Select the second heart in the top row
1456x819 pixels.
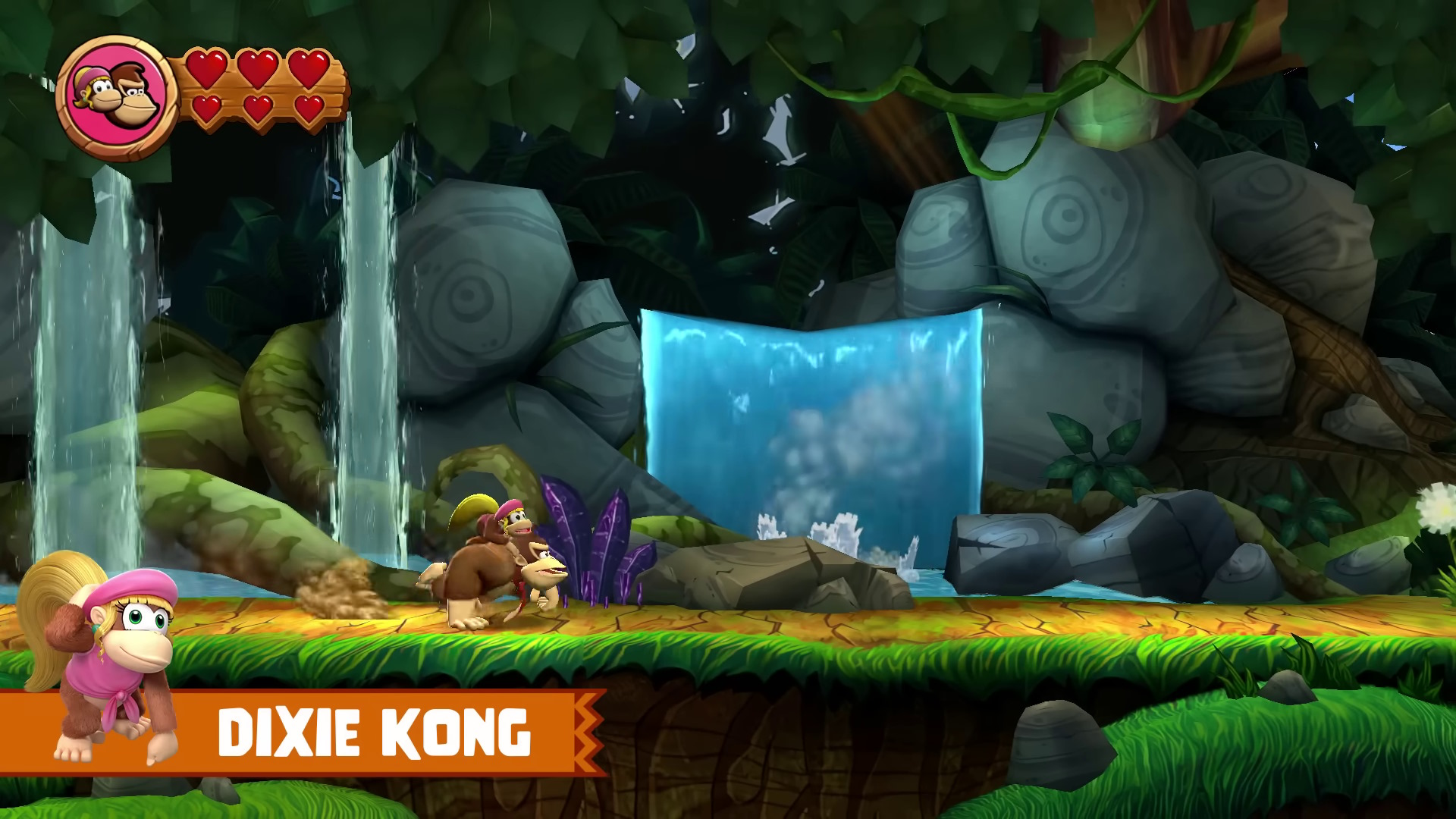(258, 68)
